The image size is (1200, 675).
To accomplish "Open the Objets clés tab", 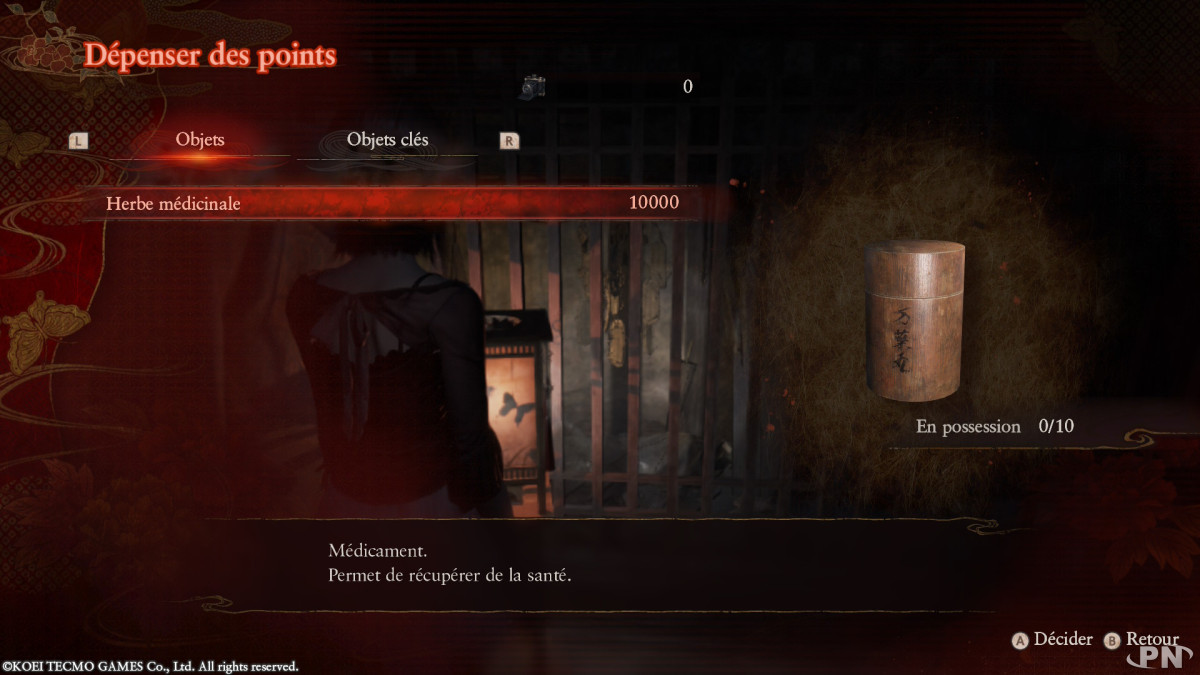I will coord(387,140).
